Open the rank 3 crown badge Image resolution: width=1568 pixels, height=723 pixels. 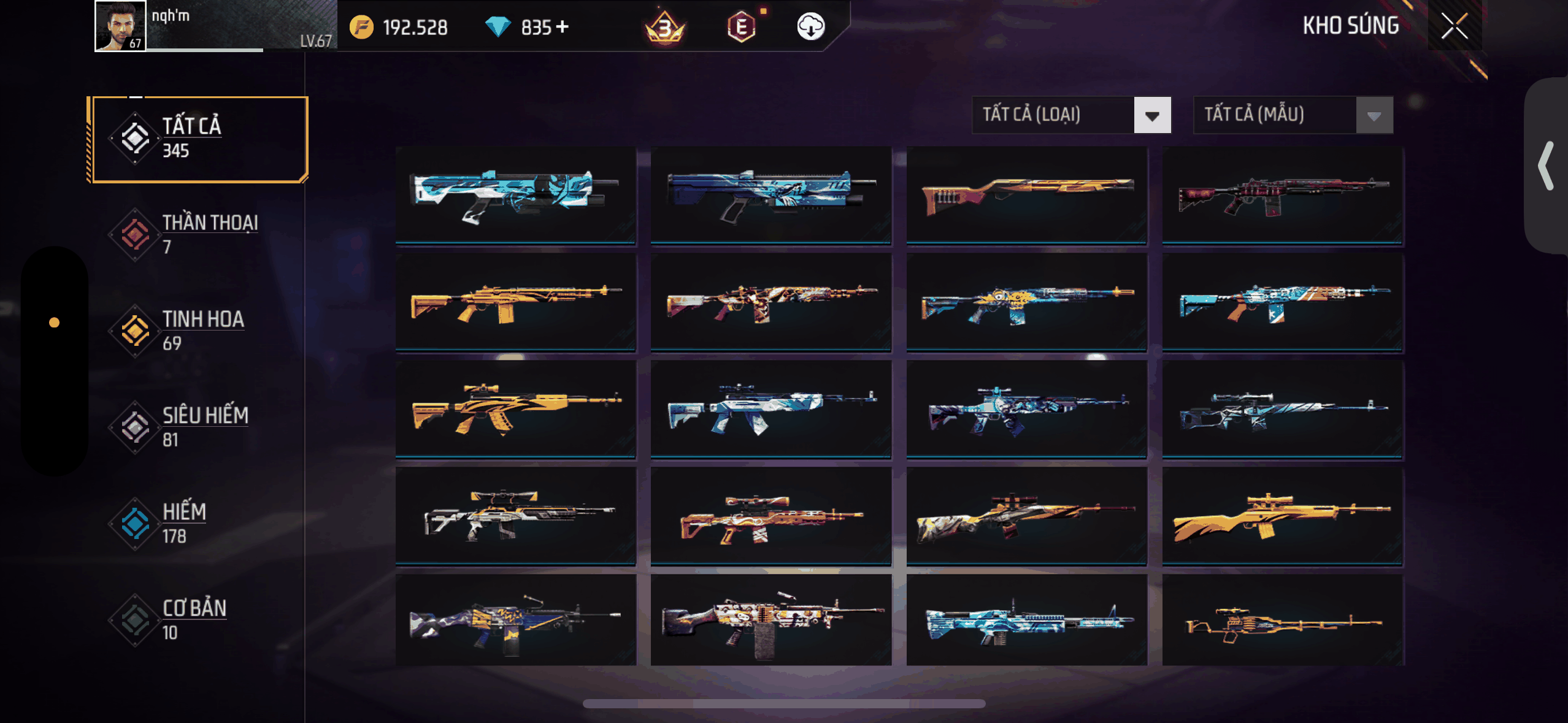tap(664, 28)
